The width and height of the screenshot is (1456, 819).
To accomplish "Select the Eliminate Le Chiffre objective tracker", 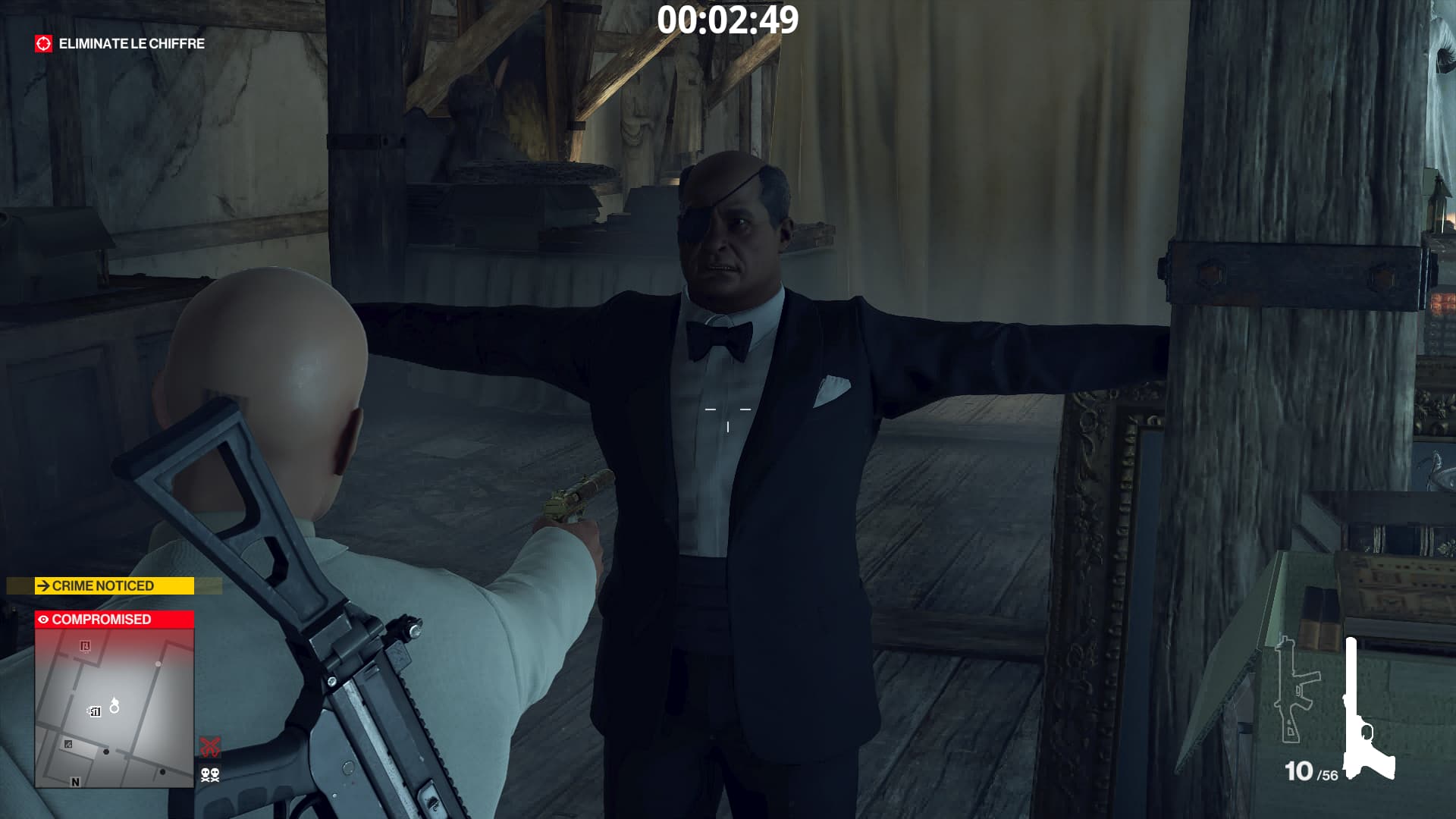I will (x=120, y=44).
